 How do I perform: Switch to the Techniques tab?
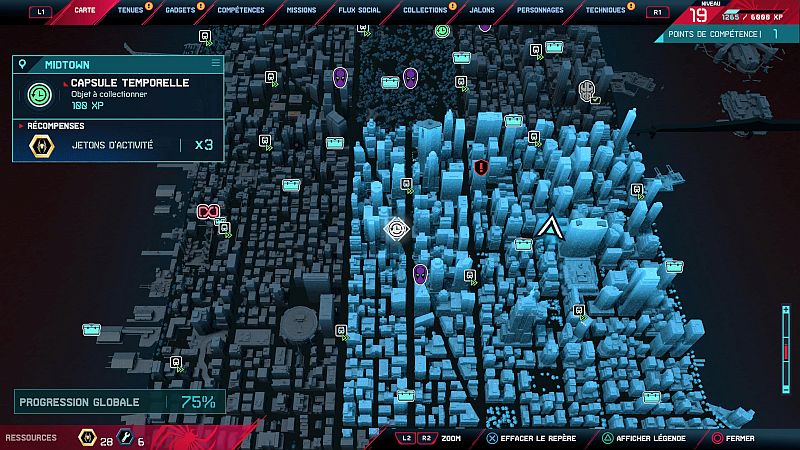click(x=605, y=10)
